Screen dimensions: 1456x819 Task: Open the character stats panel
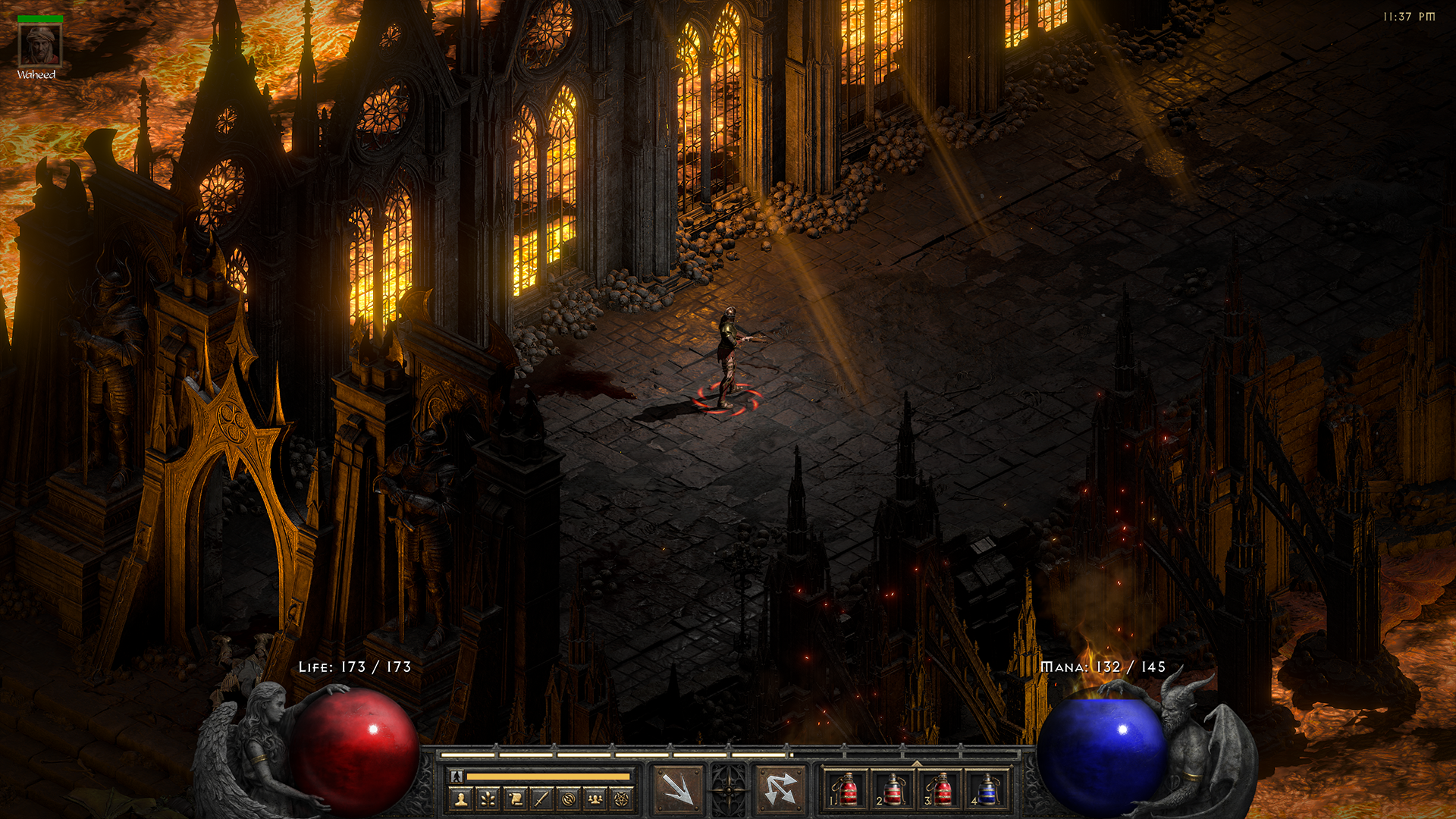tap(461, 799)
